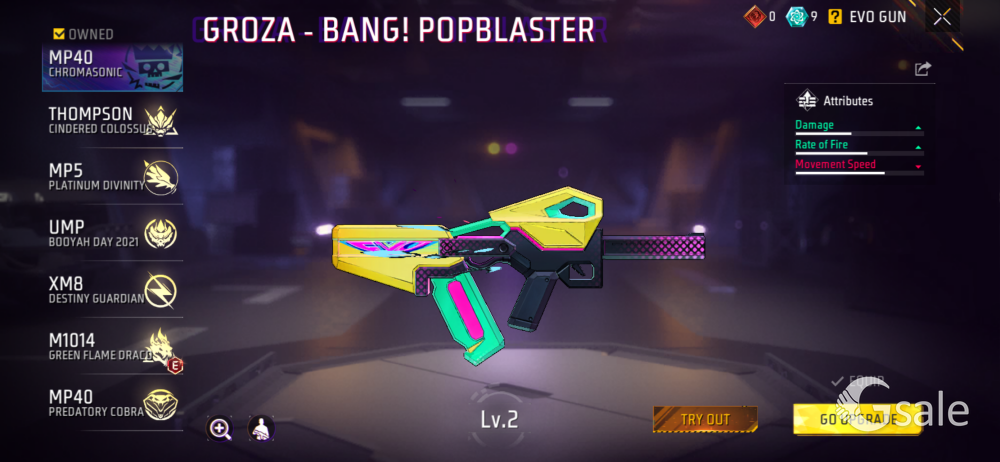Pick the UMP Booyah Day 2021 skin
The width and height of the screenshot is (1000, 462).
tap(113, 233)
